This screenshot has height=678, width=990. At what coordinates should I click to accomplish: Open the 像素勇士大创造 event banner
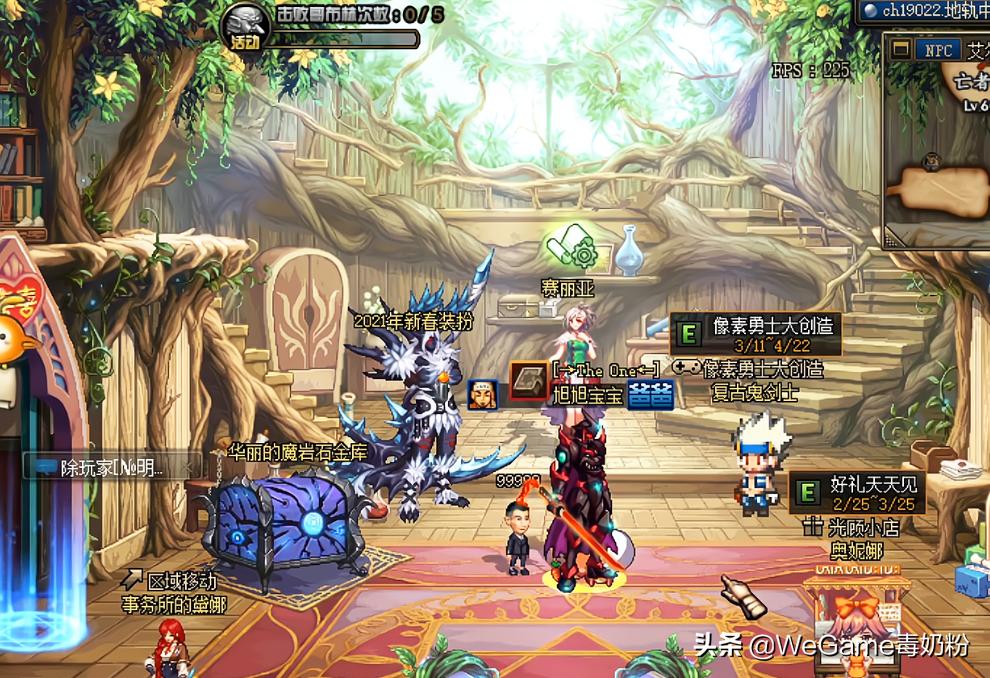coord(756,335)
